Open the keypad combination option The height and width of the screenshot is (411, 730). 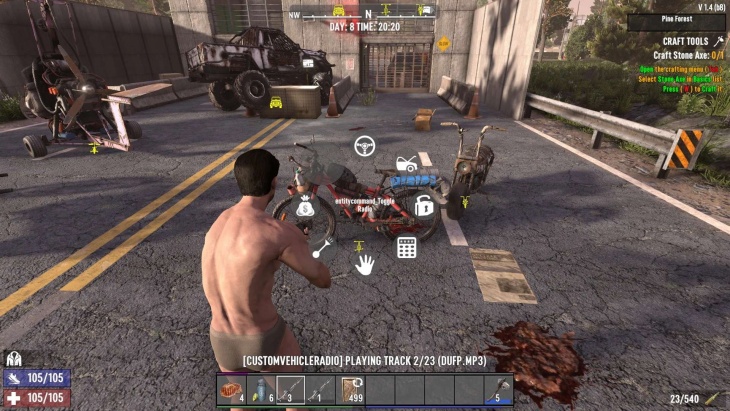(x=406, y=247)
